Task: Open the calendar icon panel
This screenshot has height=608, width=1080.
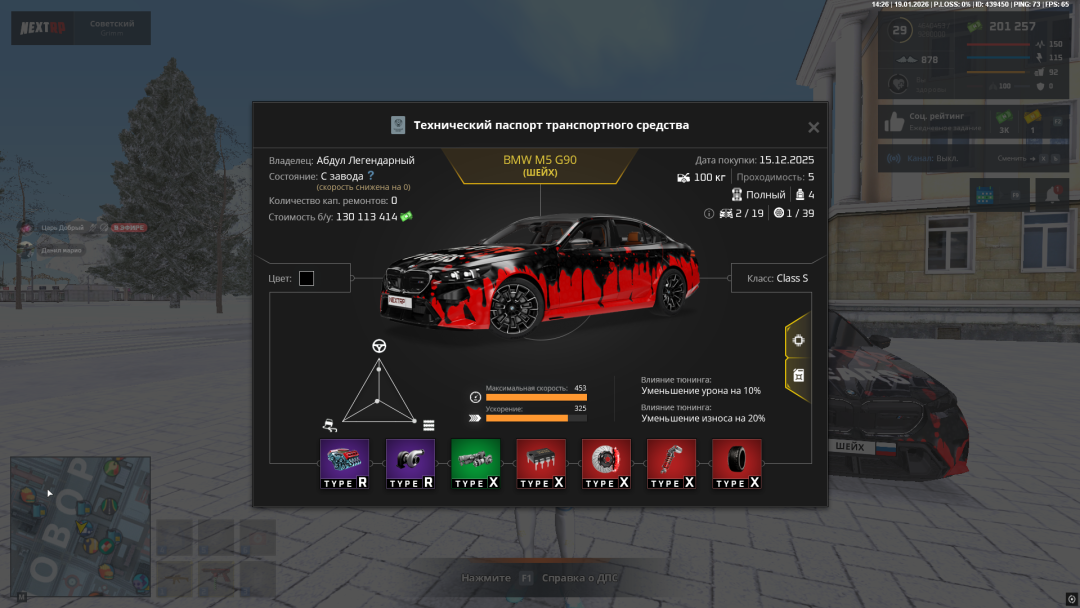Action: (x=985, y=194)
